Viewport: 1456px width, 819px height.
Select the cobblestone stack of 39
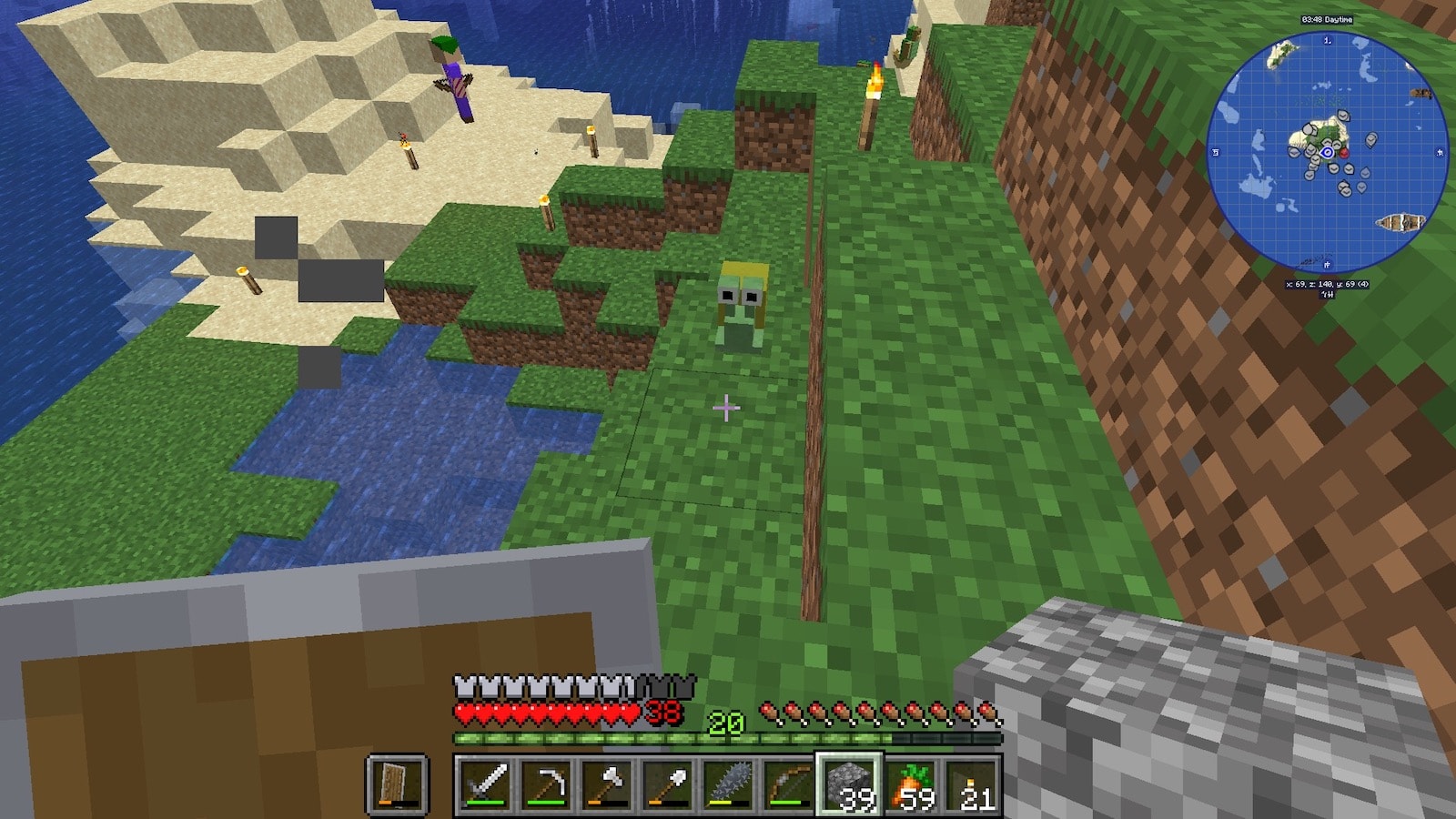point(849,784)
